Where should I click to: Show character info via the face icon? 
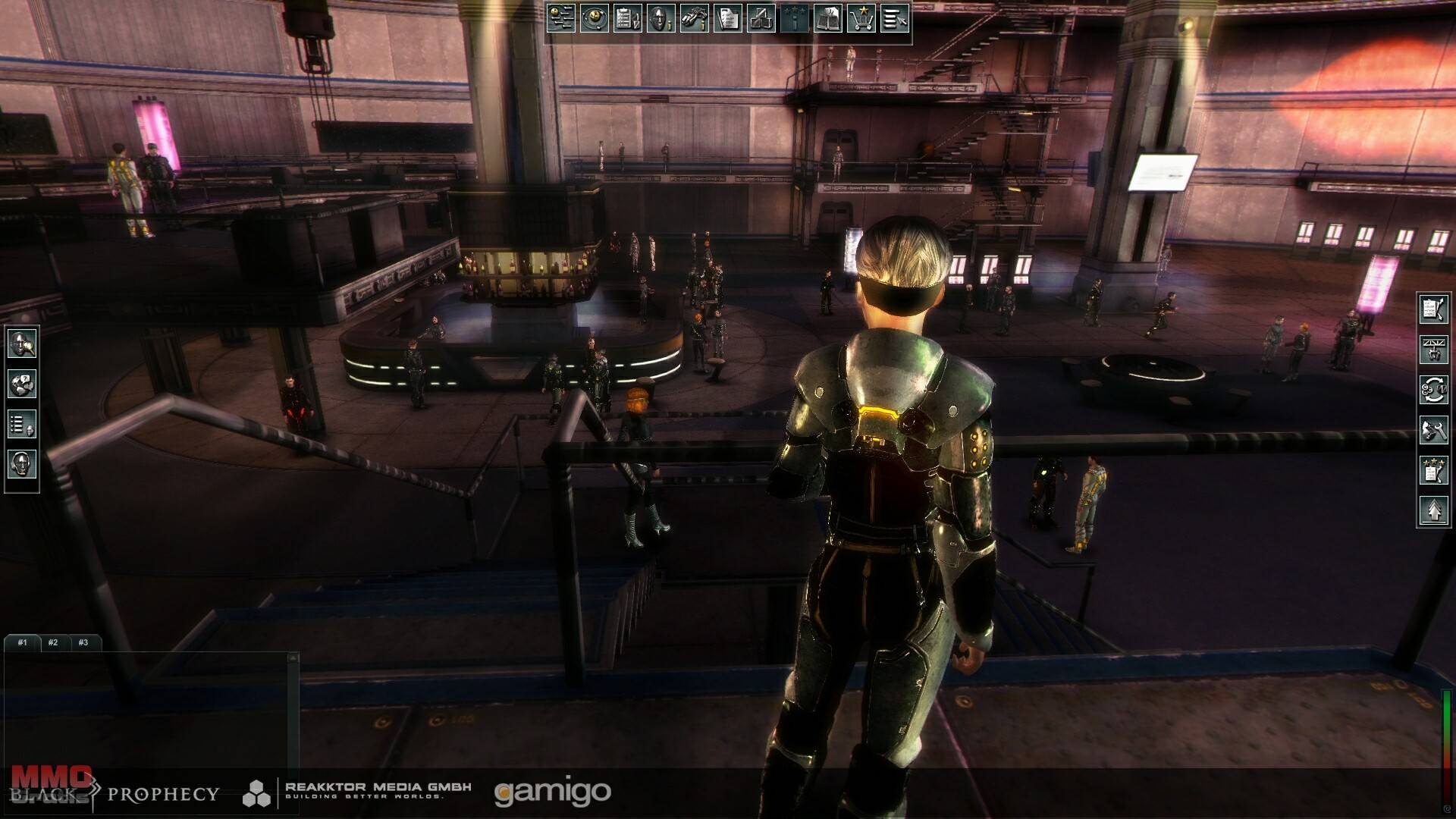click(661, 18)
